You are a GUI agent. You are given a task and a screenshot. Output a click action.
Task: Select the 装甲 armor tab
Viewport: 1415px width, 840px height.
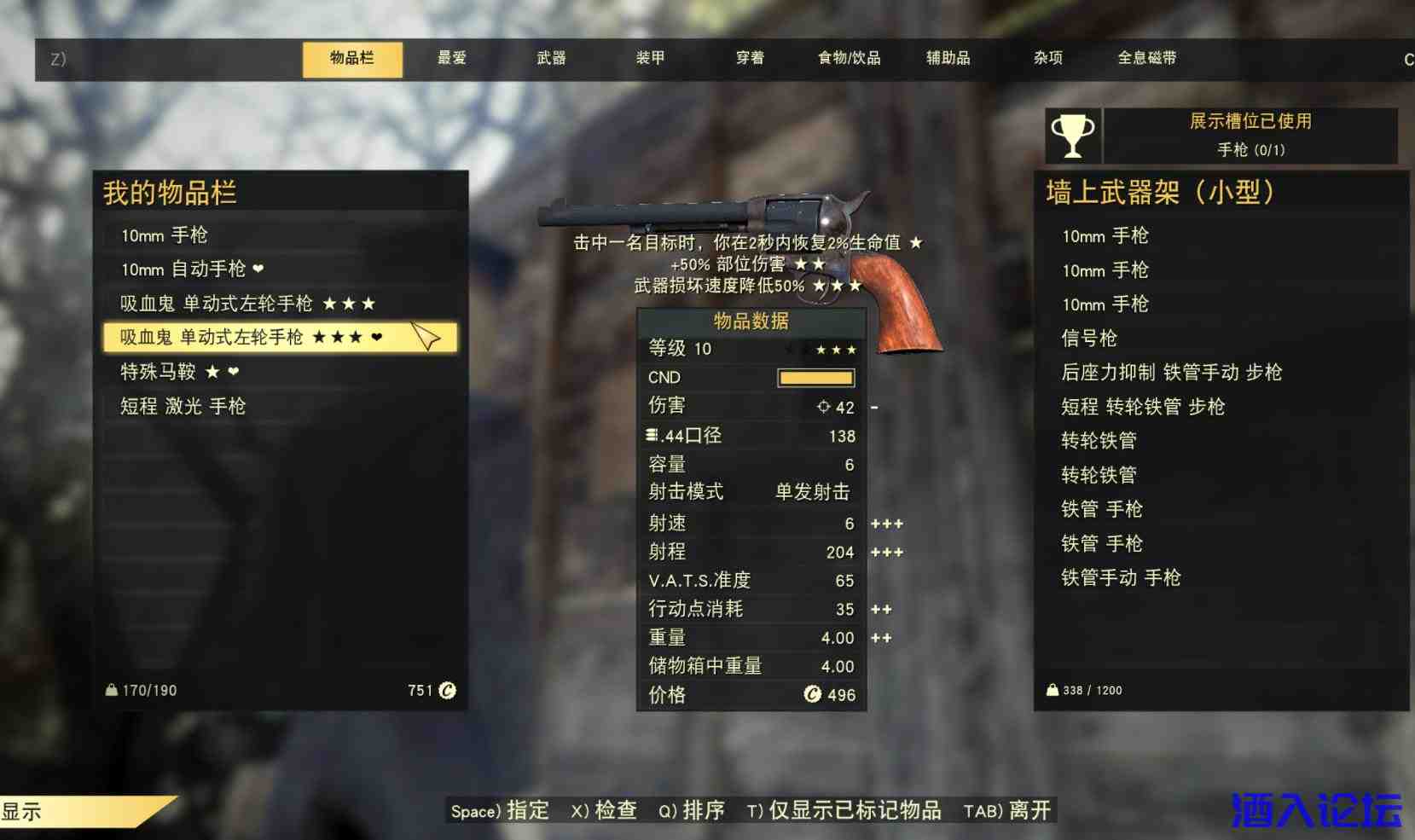650,58
